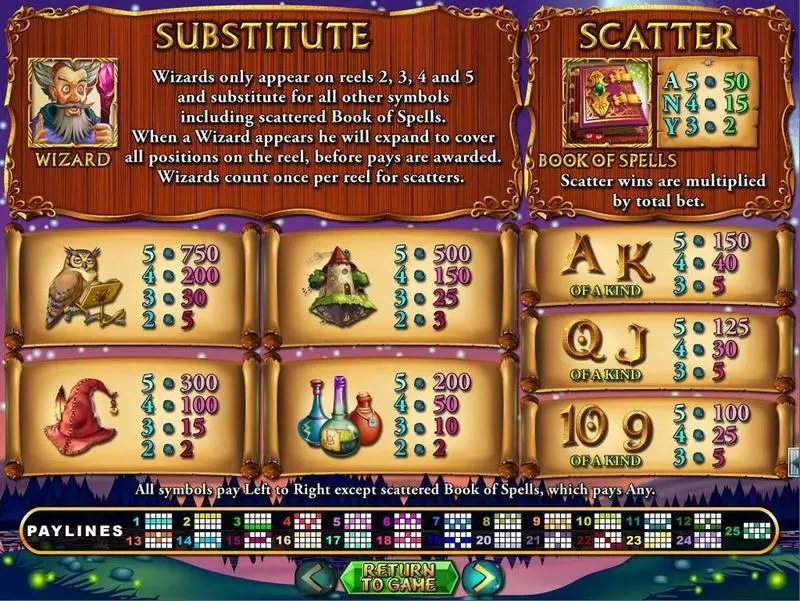Go to the previous paytable page arrow
The height and width of the screenshot is (601, 800).
pos(317,577)
